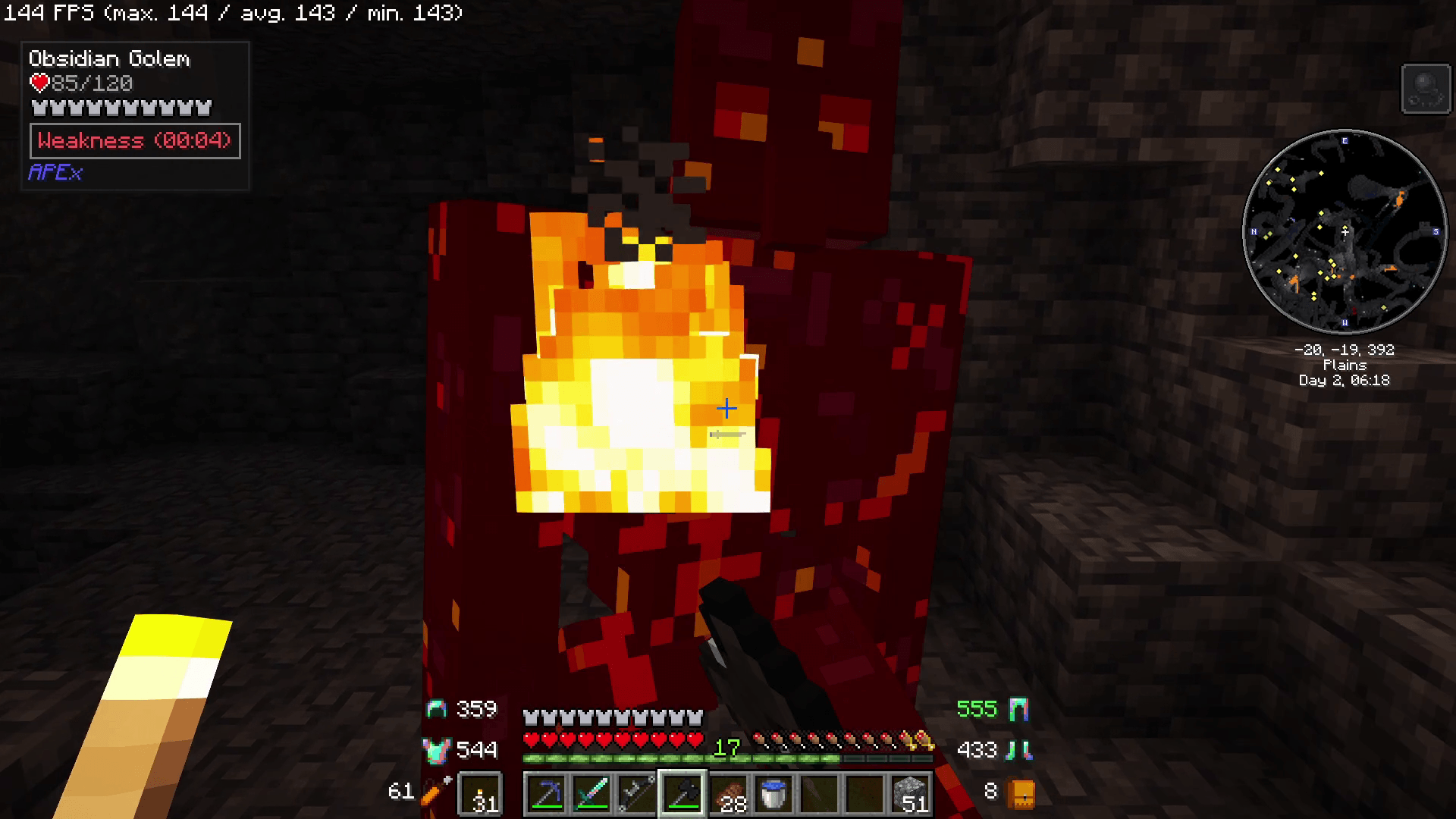Click the APEx mod label

tap(54, 173)
